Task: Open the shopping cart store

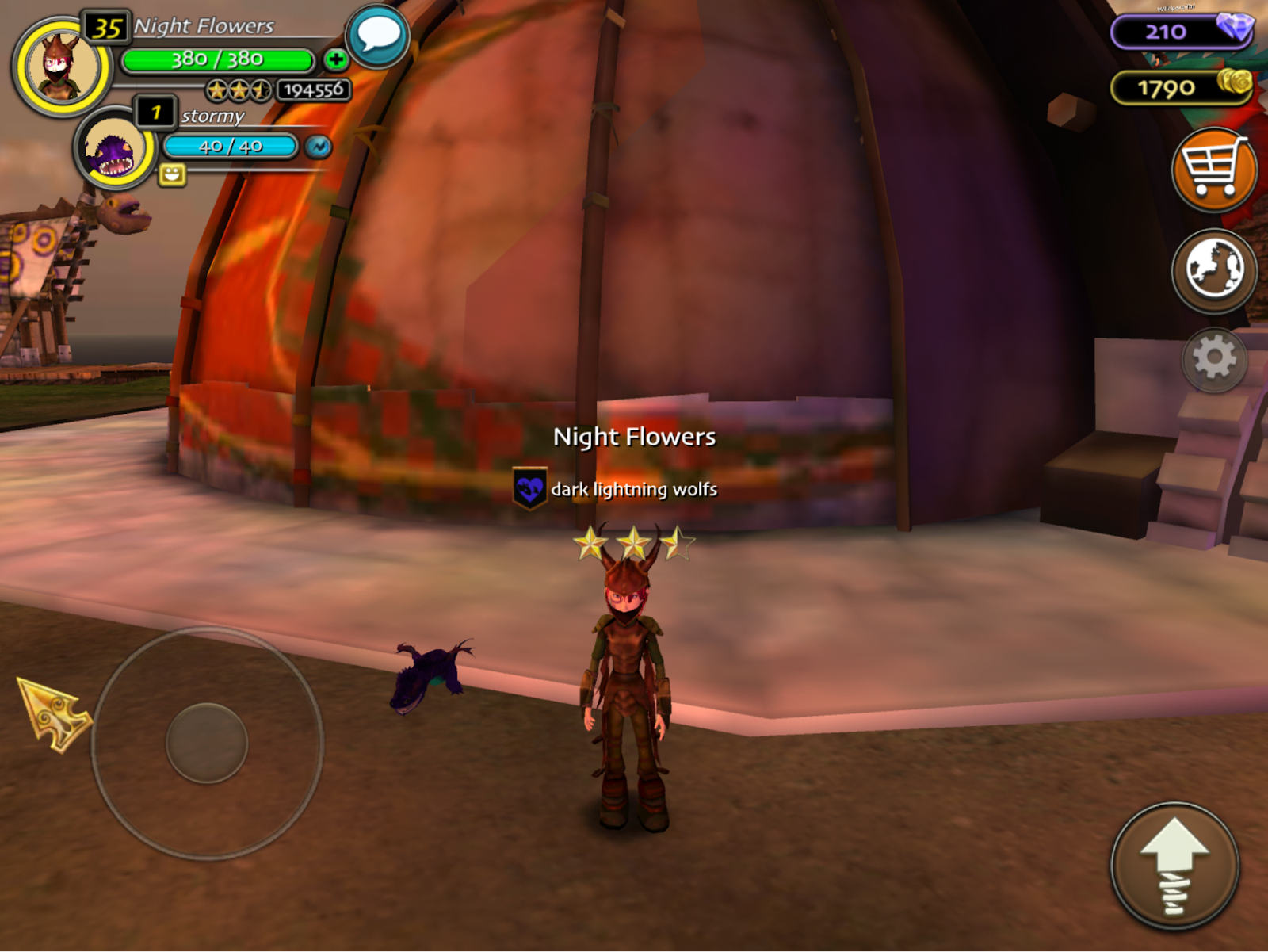Action: pyautogui.click(x=1213, y=169)
